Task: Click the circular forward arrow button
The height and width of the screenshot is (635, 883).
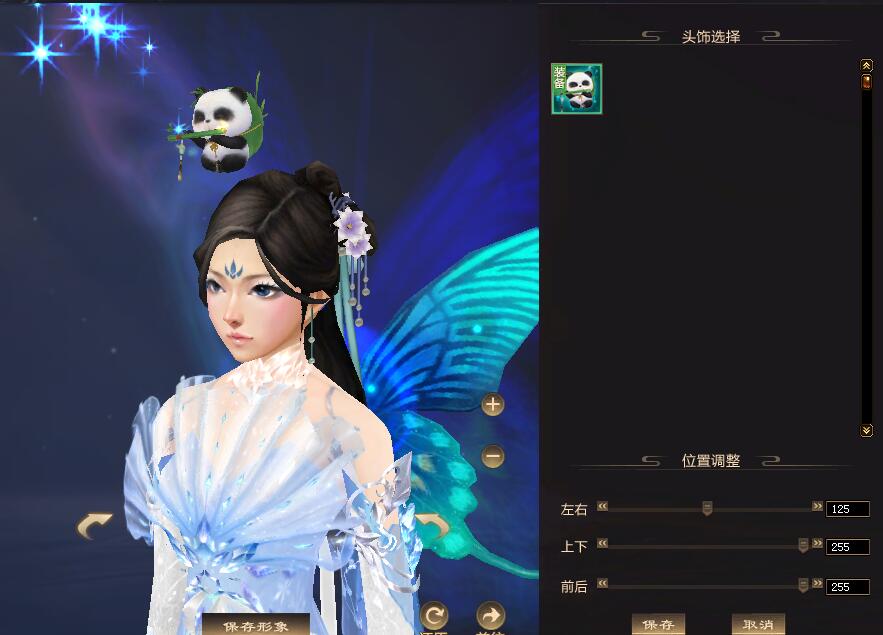Action: (490, 615)
